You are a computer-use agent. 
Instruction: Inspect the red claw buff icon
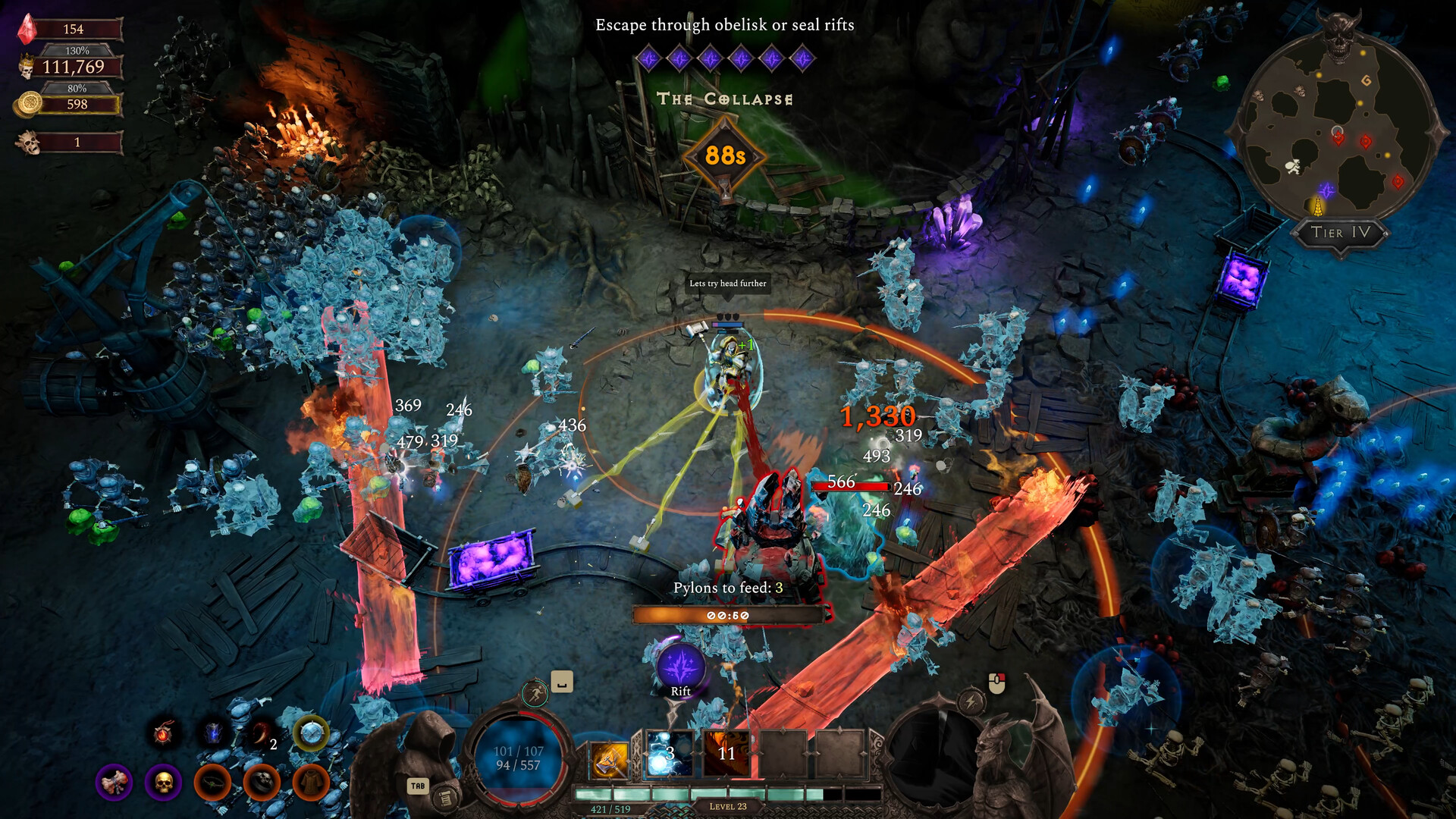[260, 733]
